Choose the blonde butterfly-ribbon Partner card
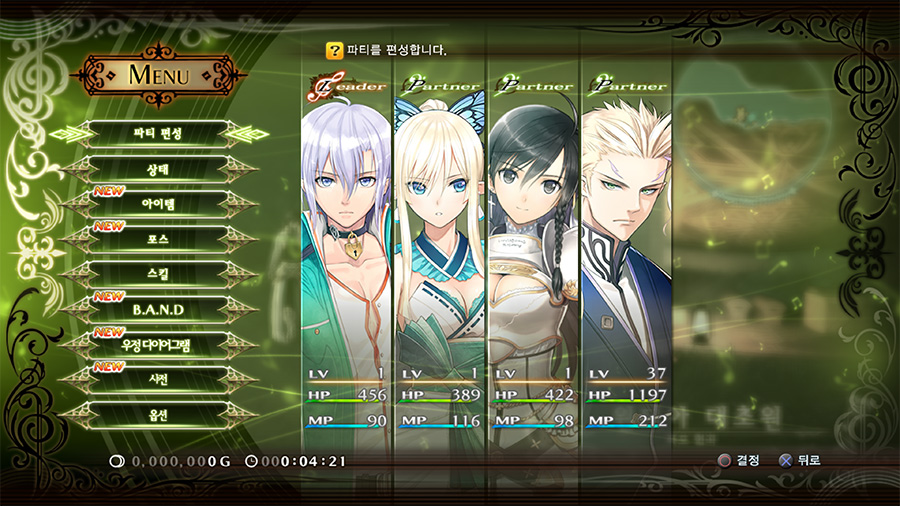 click(x=439, y=250)
